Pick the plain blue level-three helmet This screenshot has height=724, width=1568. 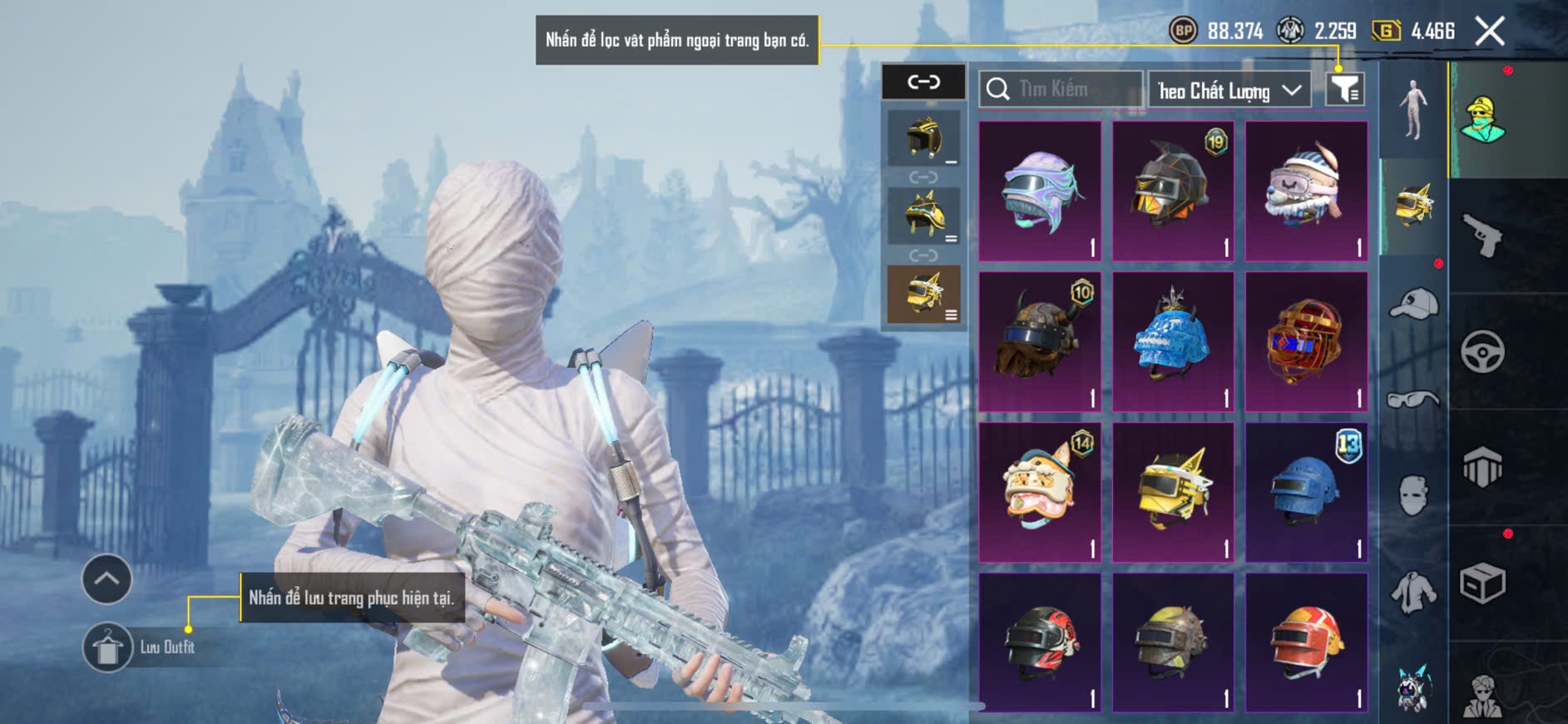(x=1306, y=493)
